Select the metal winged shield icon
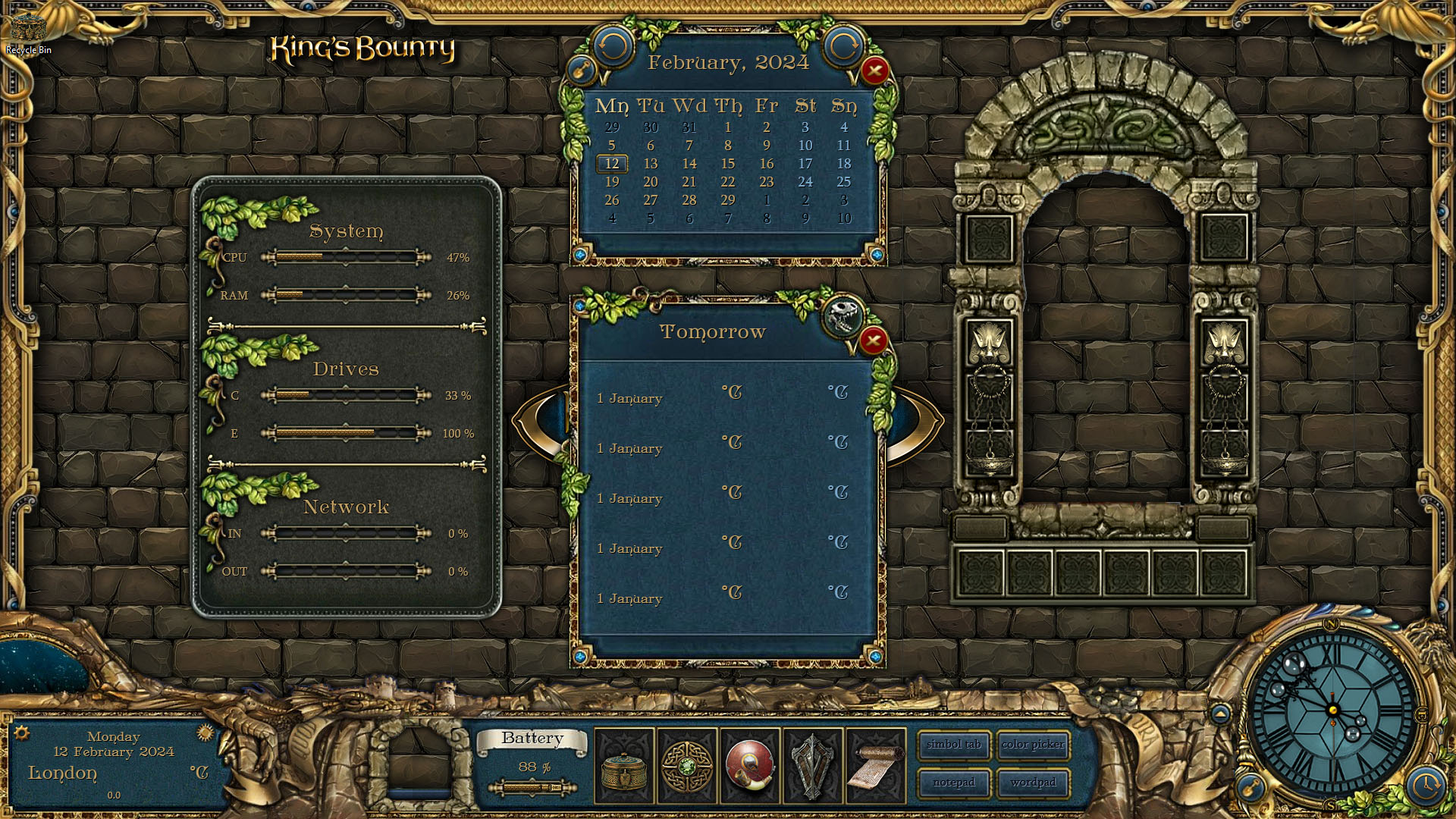The image size is (1456, 819). tap(812, 766)
